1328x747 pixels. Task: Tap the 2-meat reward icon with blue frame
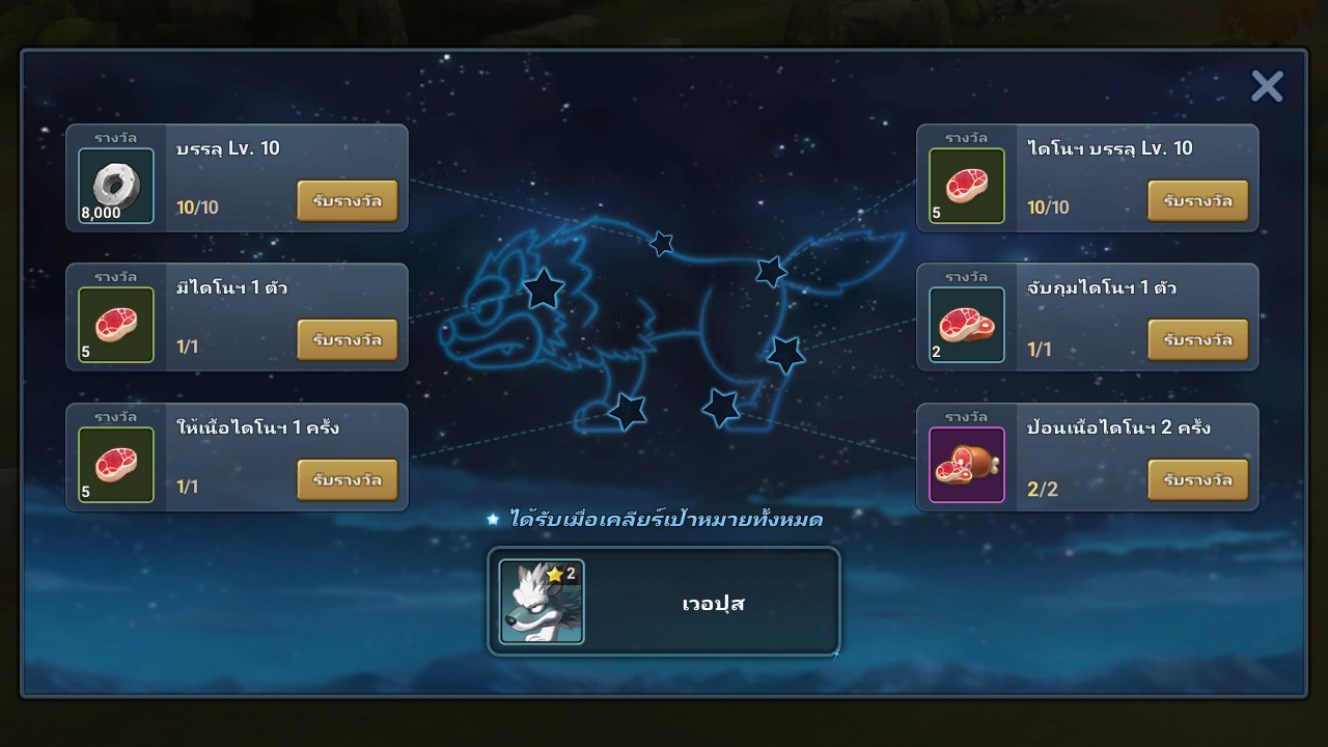(966, 325)
